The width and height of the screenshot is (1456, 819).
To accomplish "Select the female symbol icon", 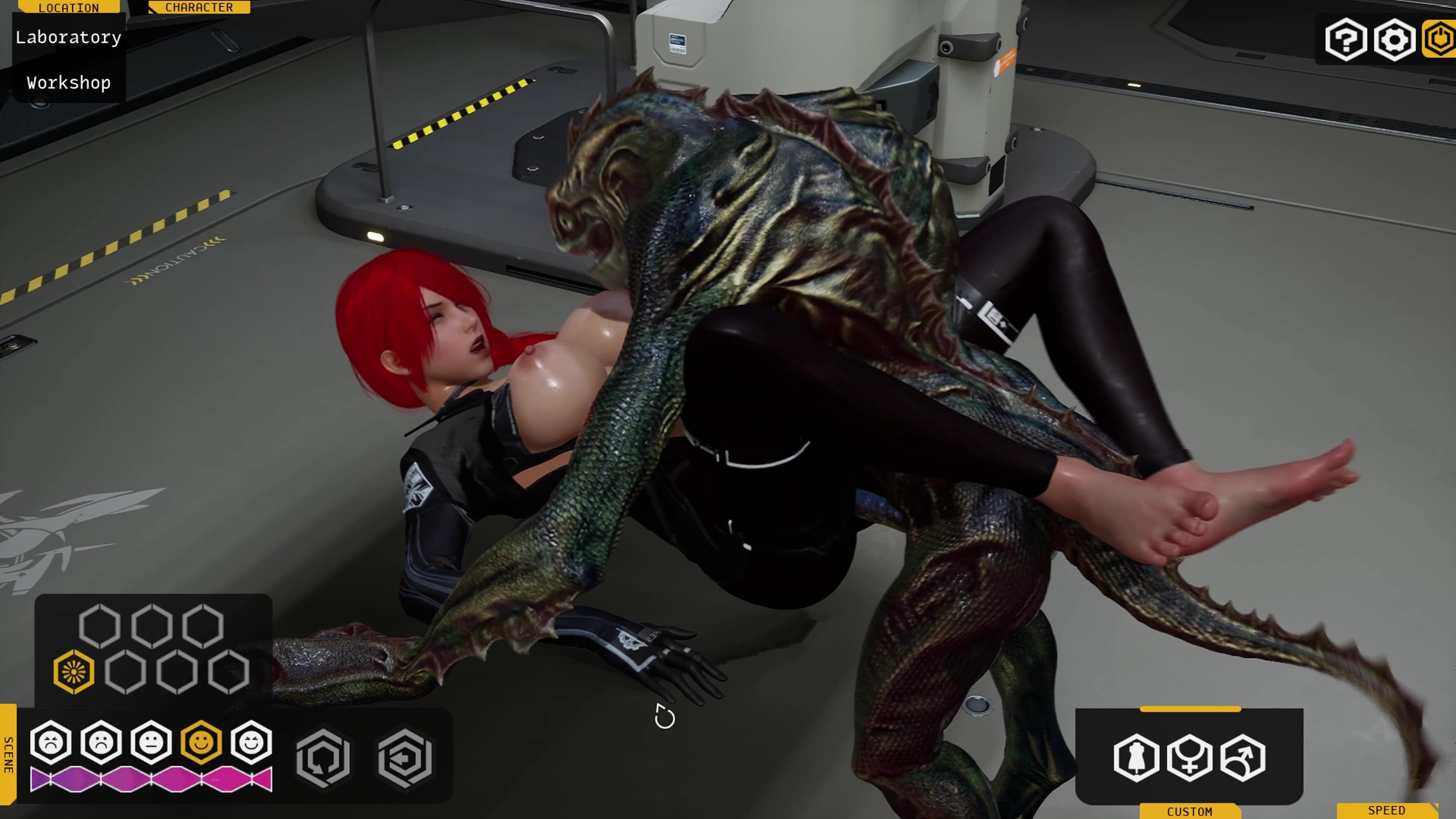I will pos(1189,758).
